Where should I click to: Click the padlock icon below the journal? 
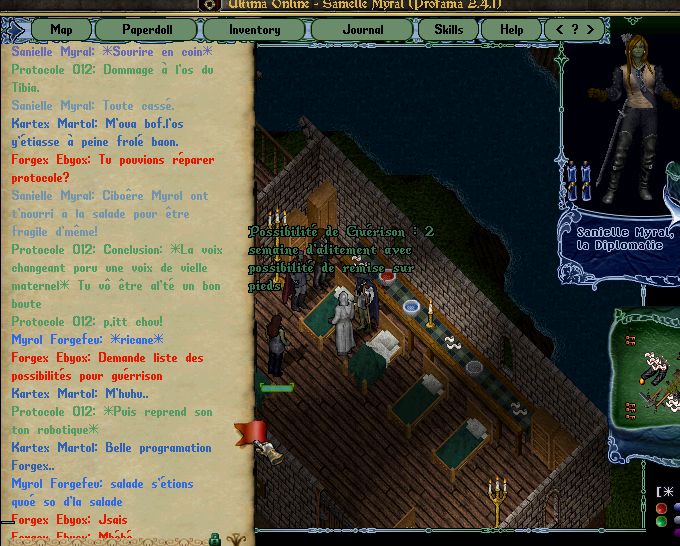(214, 538)
